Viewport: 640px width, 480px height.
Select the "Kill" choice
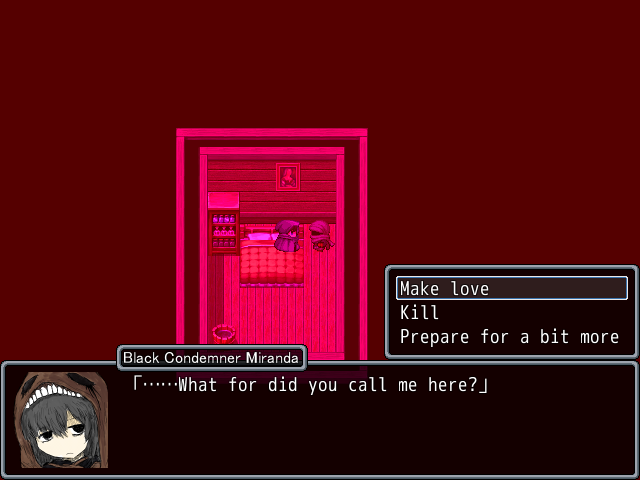coord(420,313)
